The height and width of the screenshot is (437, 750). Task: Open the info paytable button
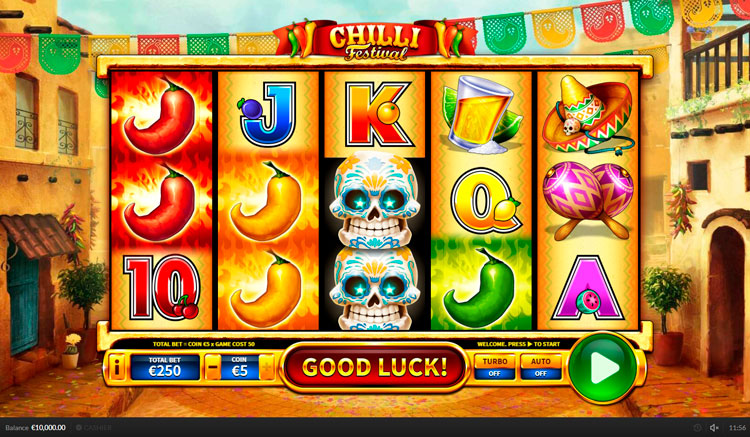point(118,367)
